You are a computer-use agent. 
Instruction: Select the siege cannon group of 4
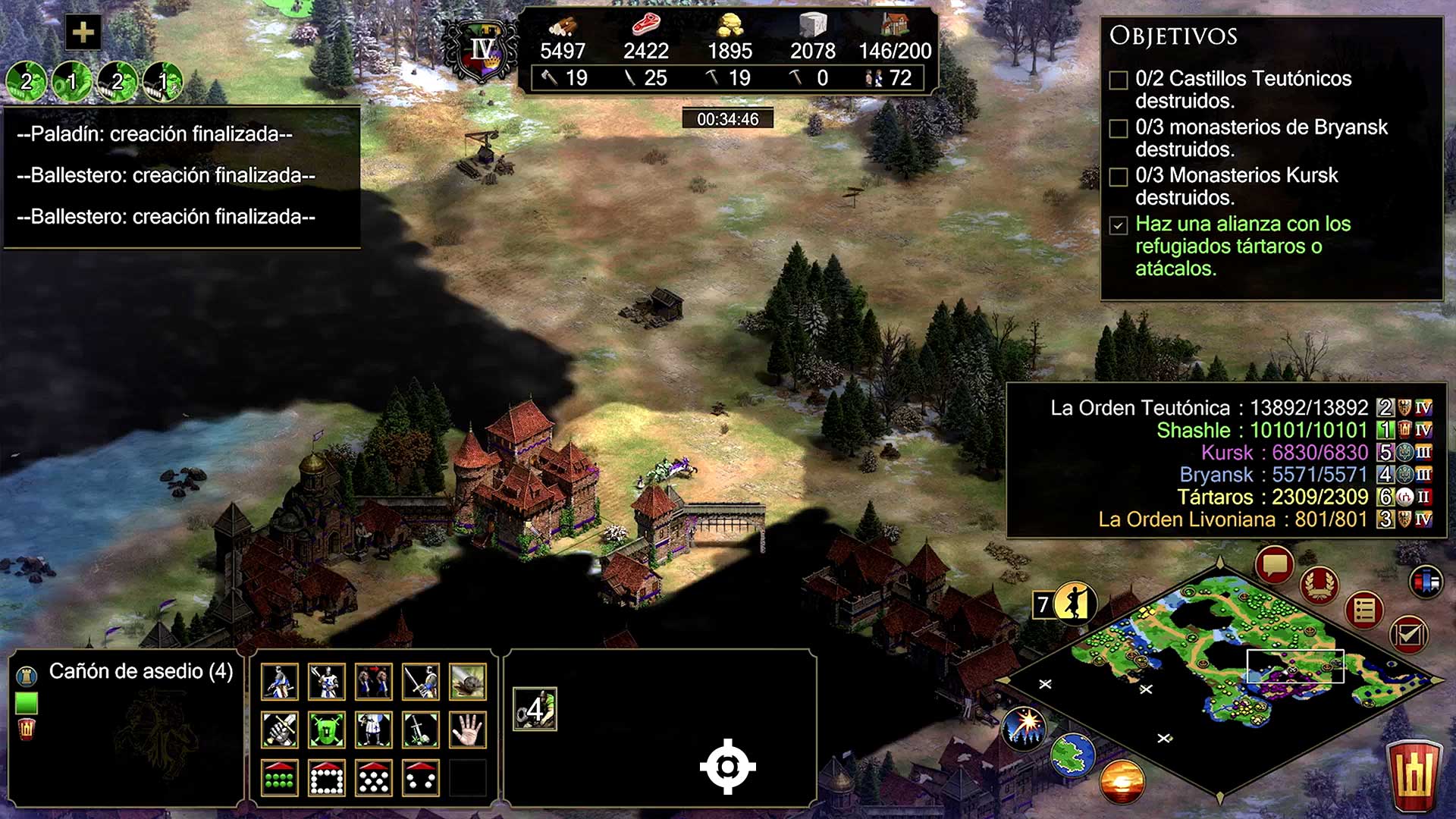point(535,710)
